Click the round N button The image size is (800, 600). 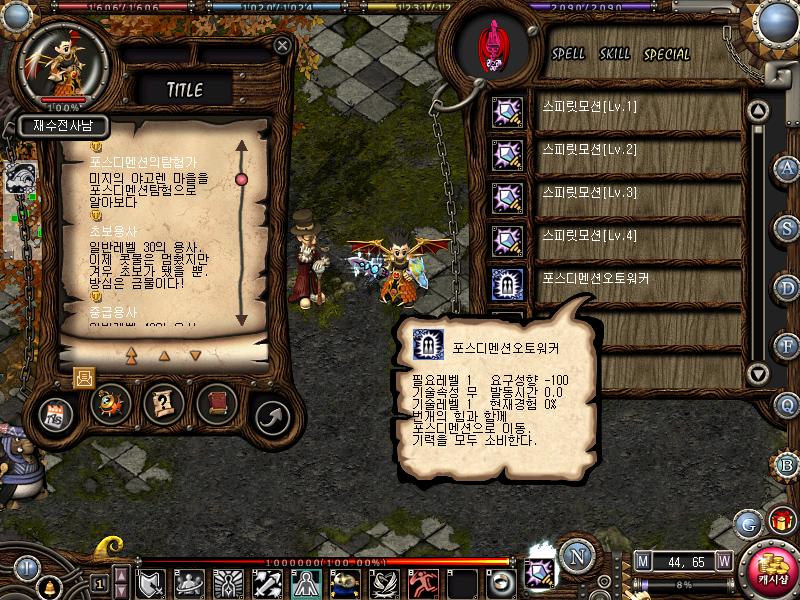point(575,555)
